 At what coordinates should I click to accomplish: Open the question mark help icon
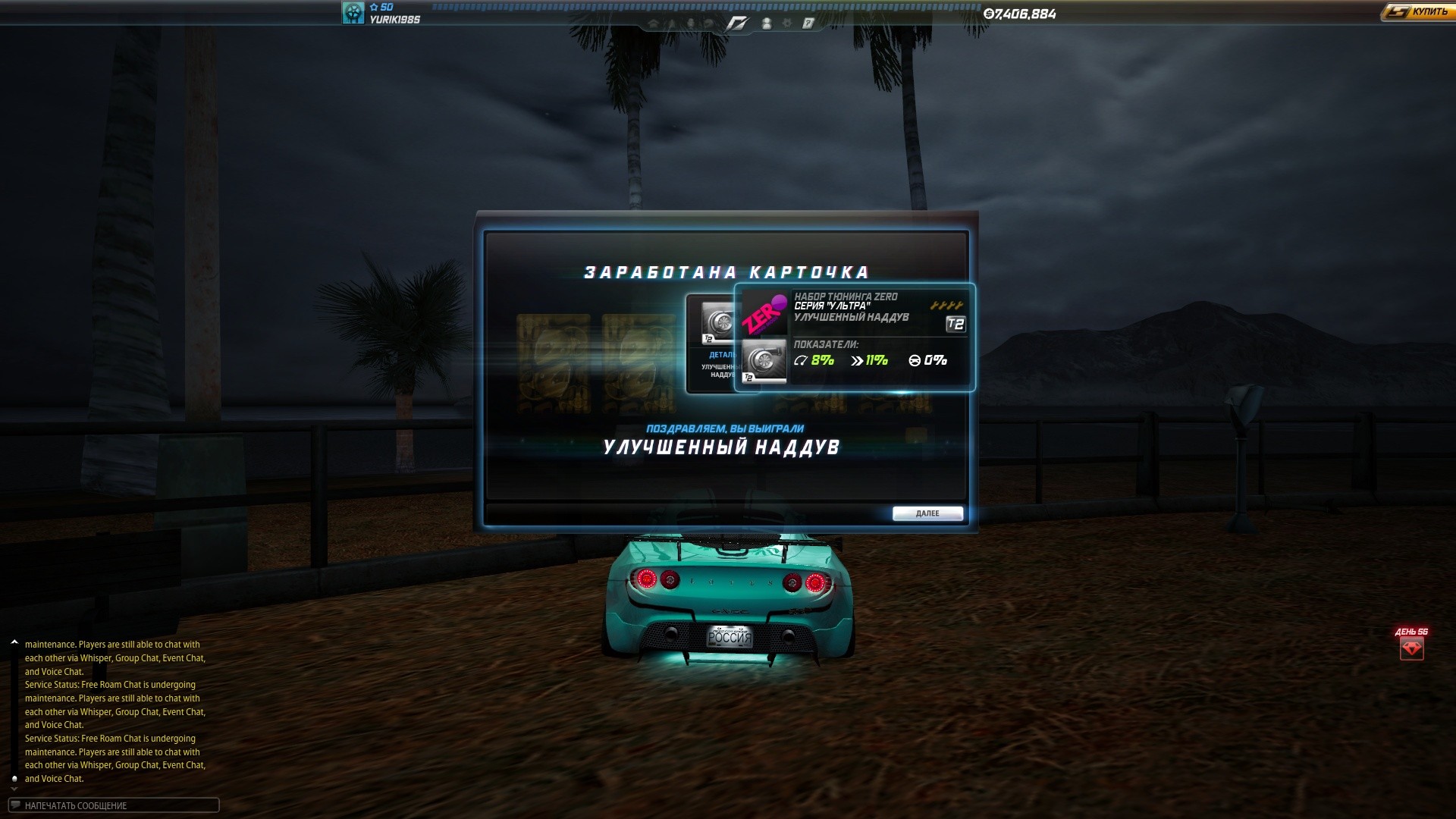[808, 24]
